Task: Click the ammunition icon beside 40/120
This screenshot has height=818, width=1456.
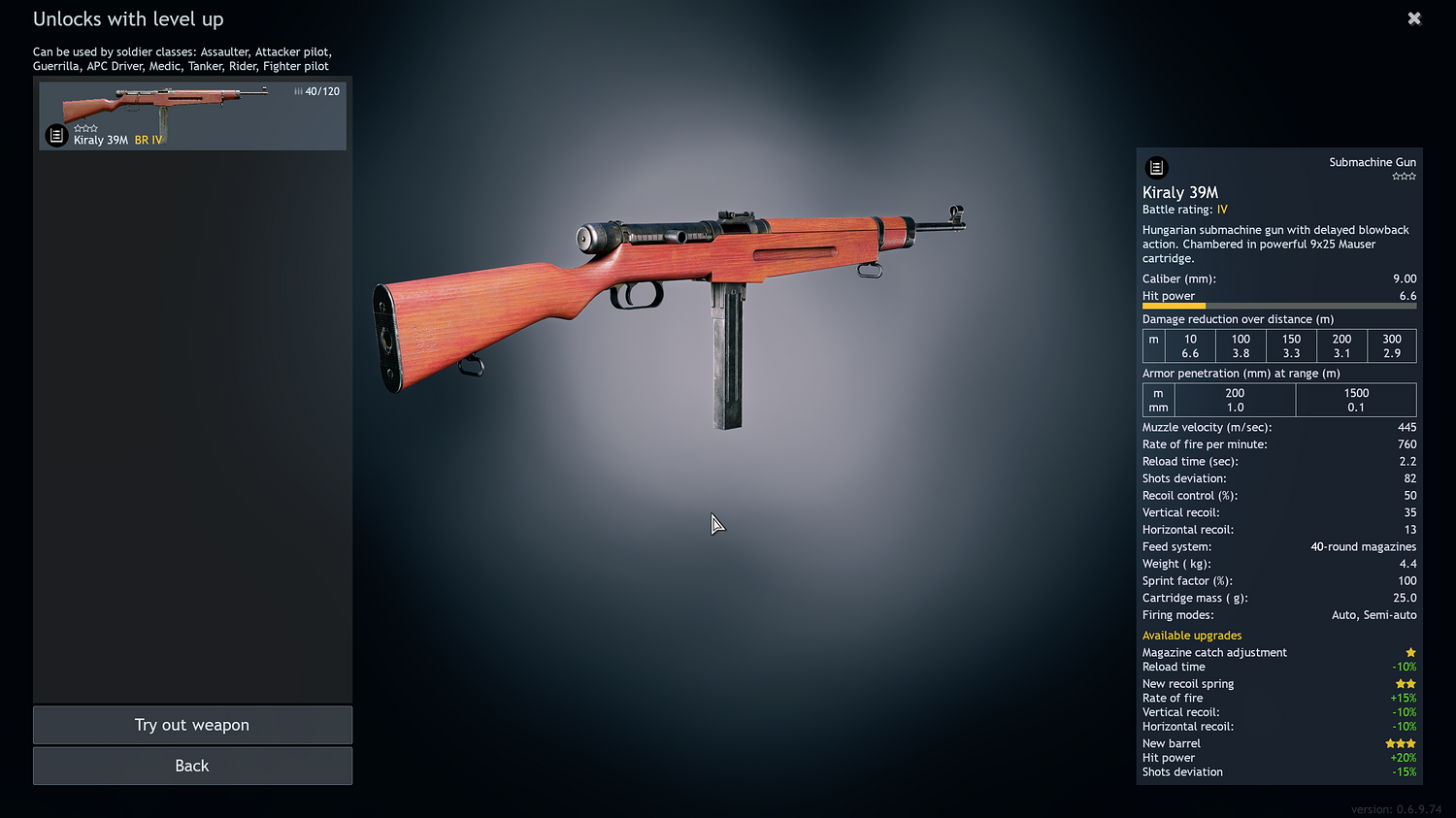Action: 297,90
